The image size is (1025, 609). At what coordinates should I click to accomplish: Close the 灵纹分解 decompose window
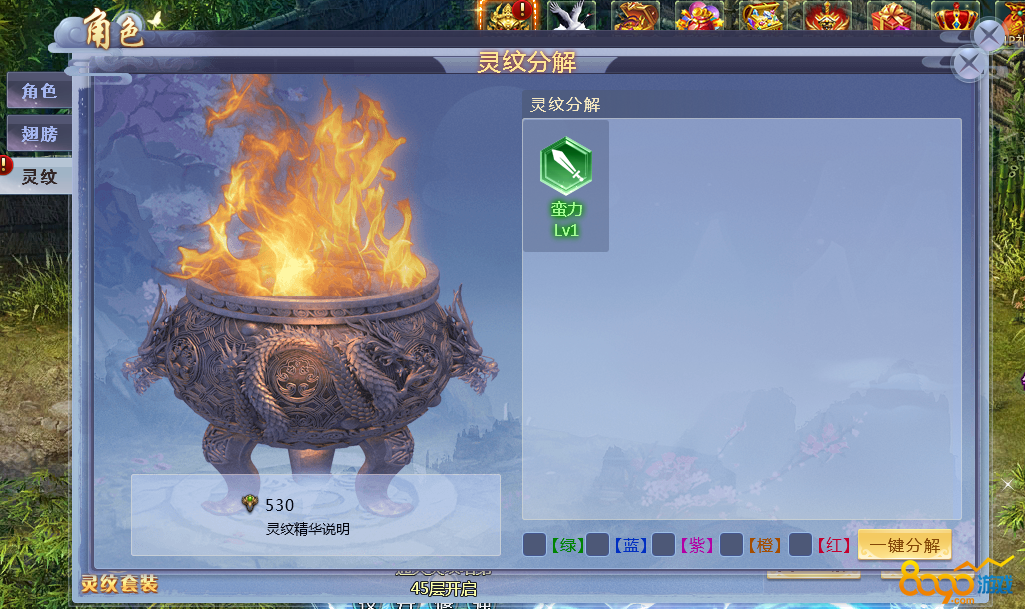[x=968, y=63]
